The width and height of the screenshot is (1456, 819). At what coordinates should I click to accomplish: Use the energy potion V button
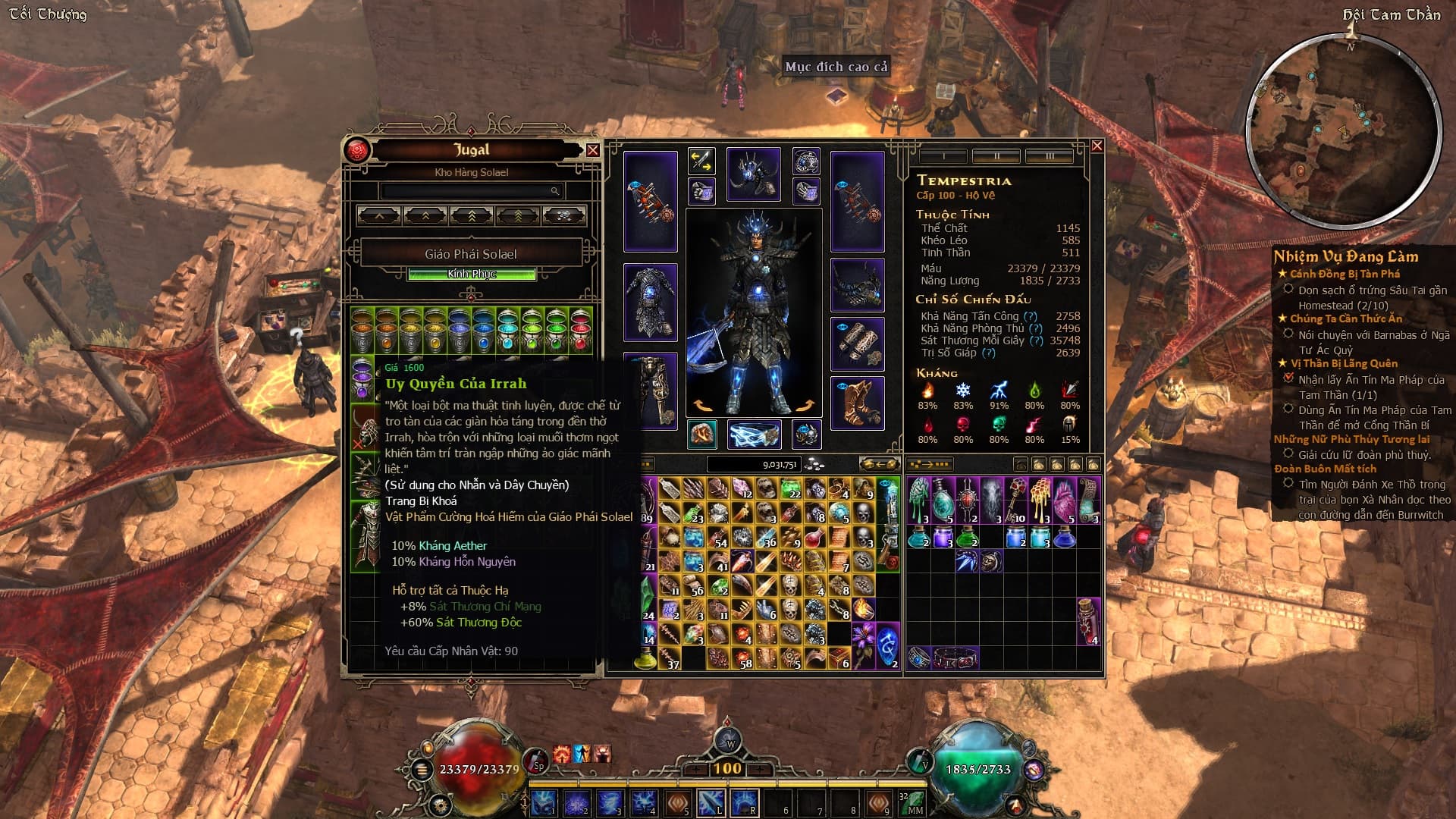(x=920, y=760)
